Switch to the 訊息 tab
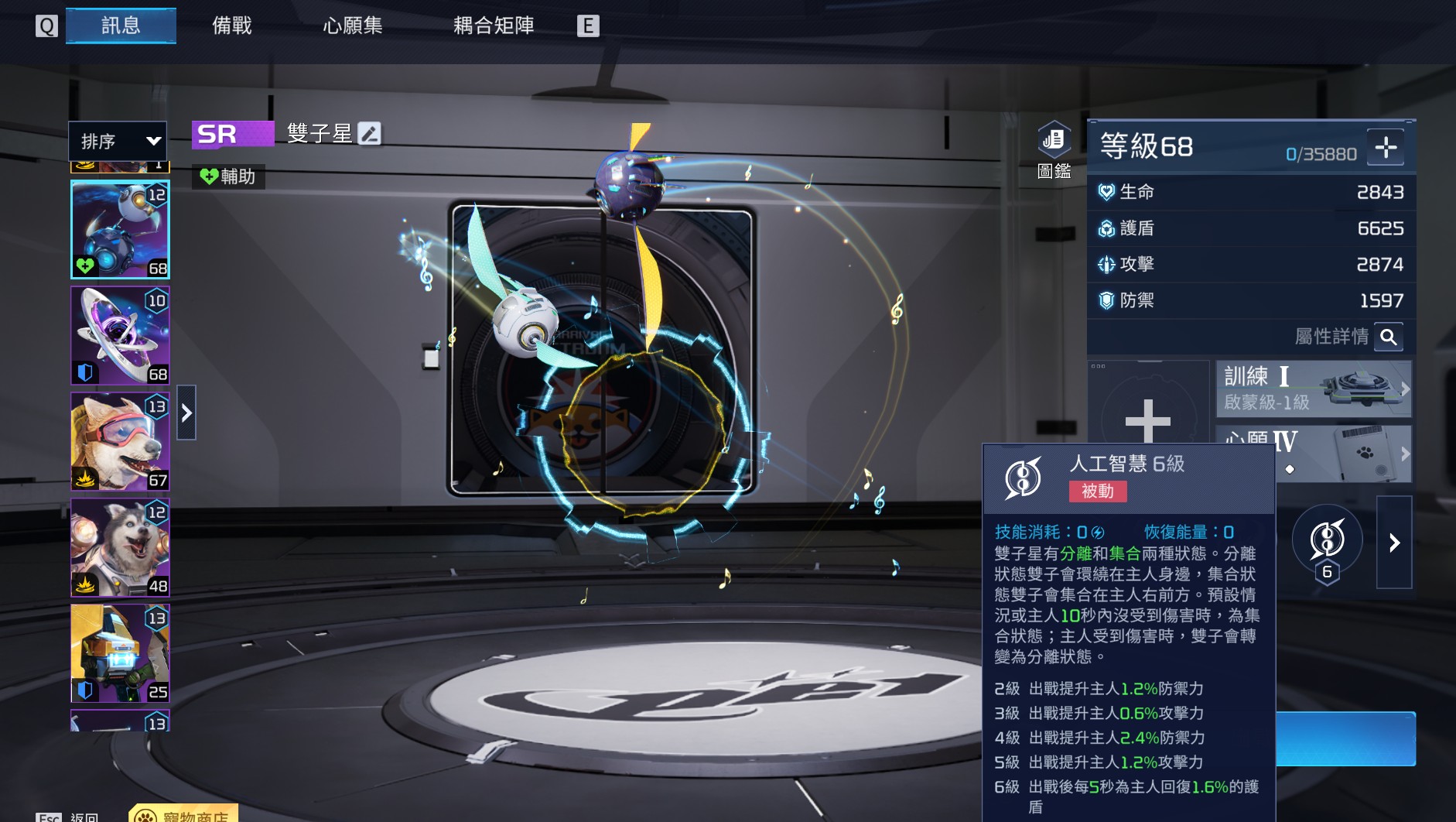This screenshot has height=822, width=1456. click(x=121, y=26)
